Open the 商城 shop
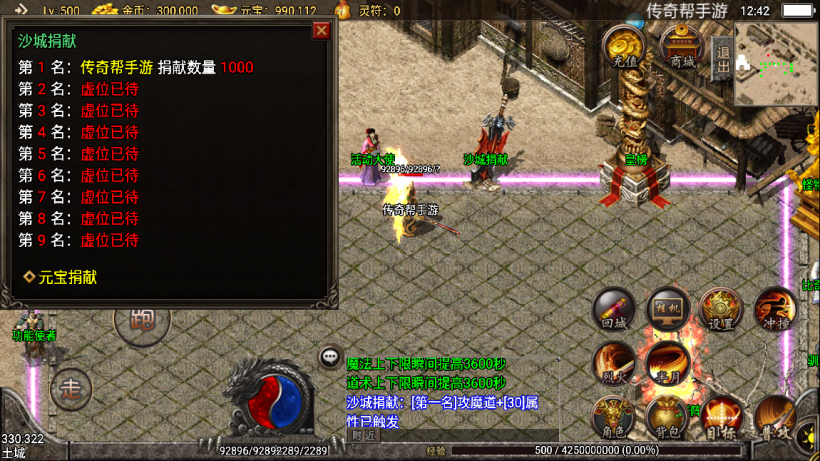 coord(682,47)
